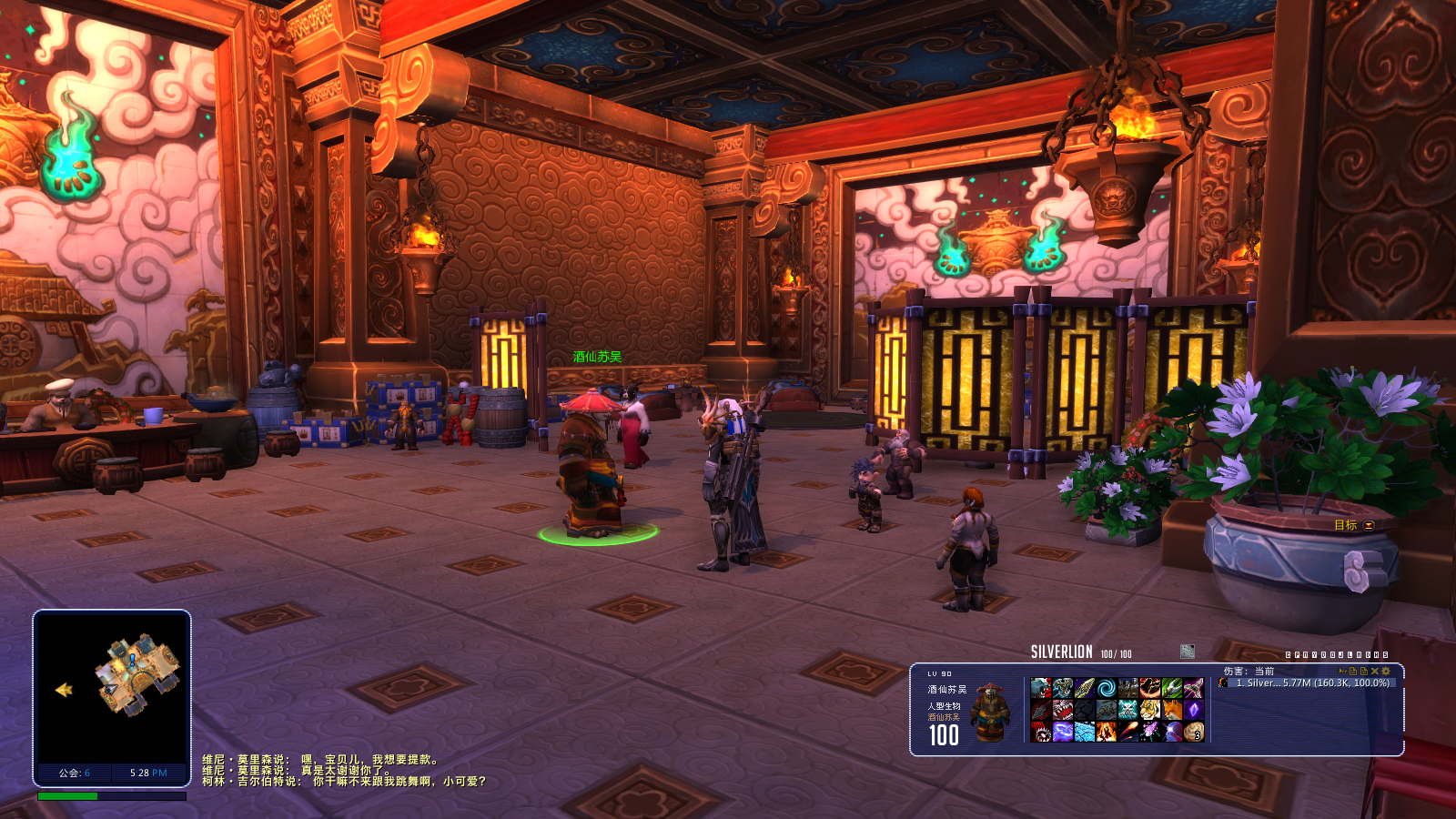Image resolution: width=1456 pixels, height=819 pixels.
Task: Click the target portrait of 酒仙苏吴
Action: coord(990,712)
